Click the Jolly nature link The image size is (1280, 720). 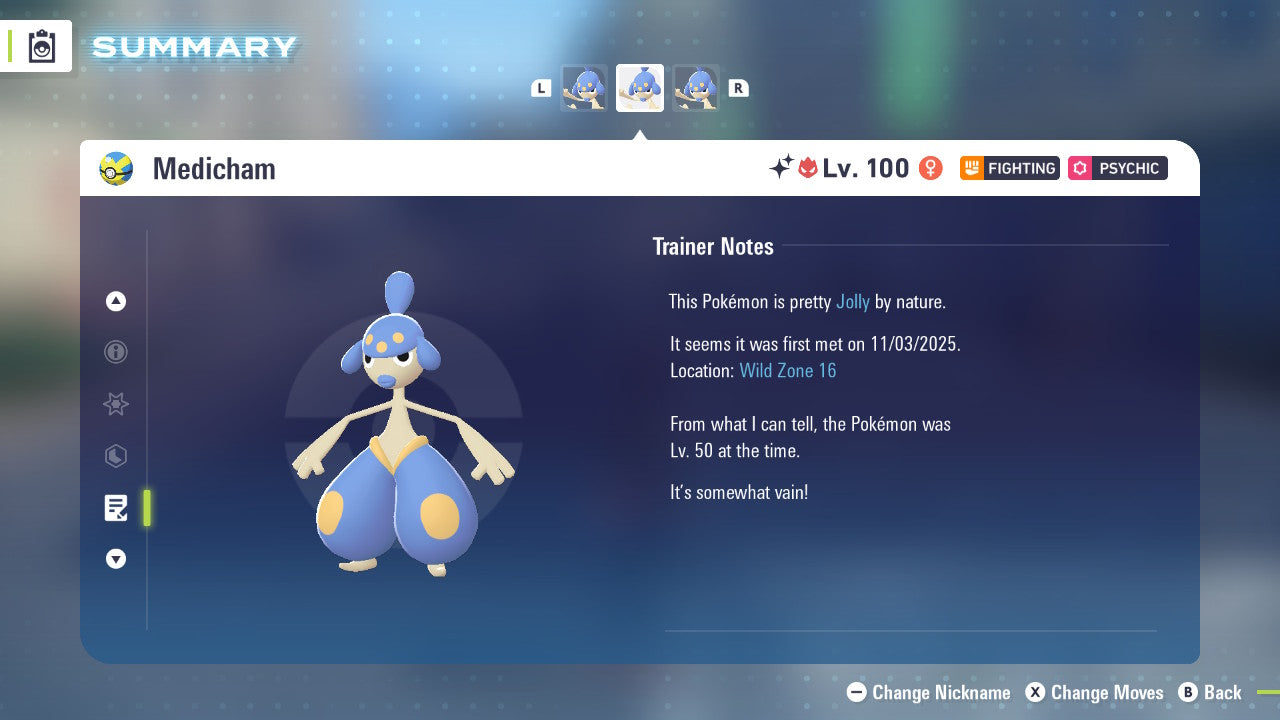point(853,301)
